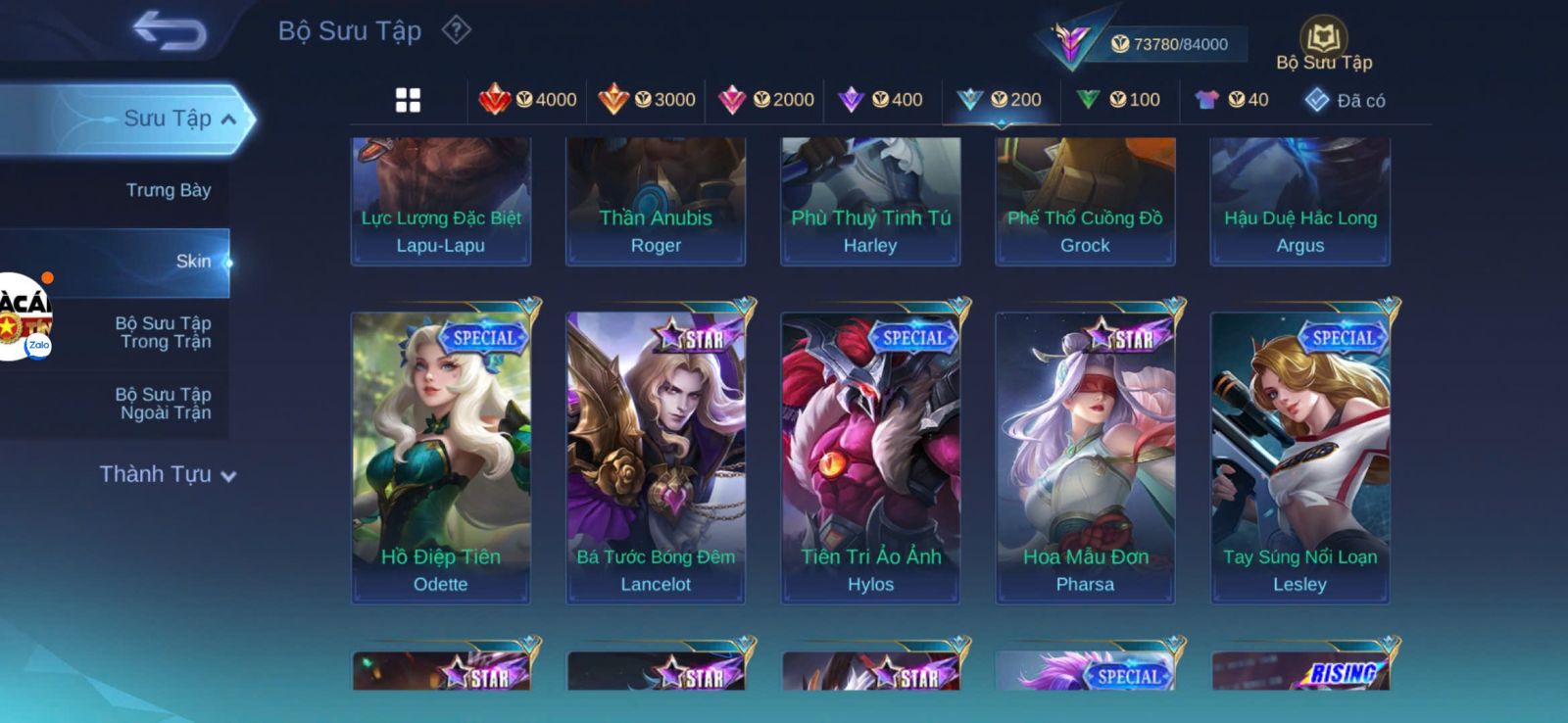Select the Skin menu entry
Screen dimensions: 1568x723
pos(192,262)
